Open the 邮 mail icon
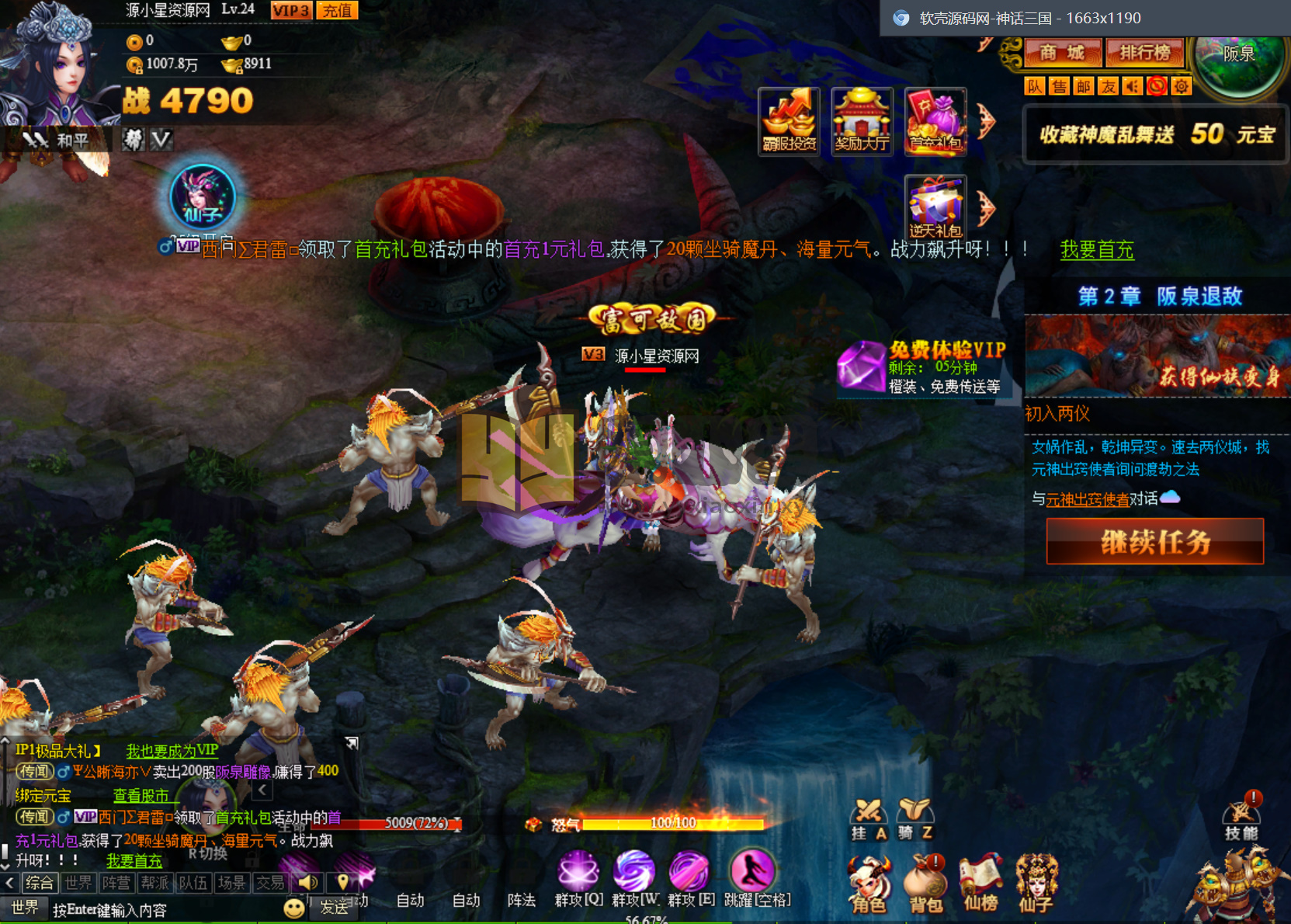1291x924 pixels. [x=1083, y=86]
